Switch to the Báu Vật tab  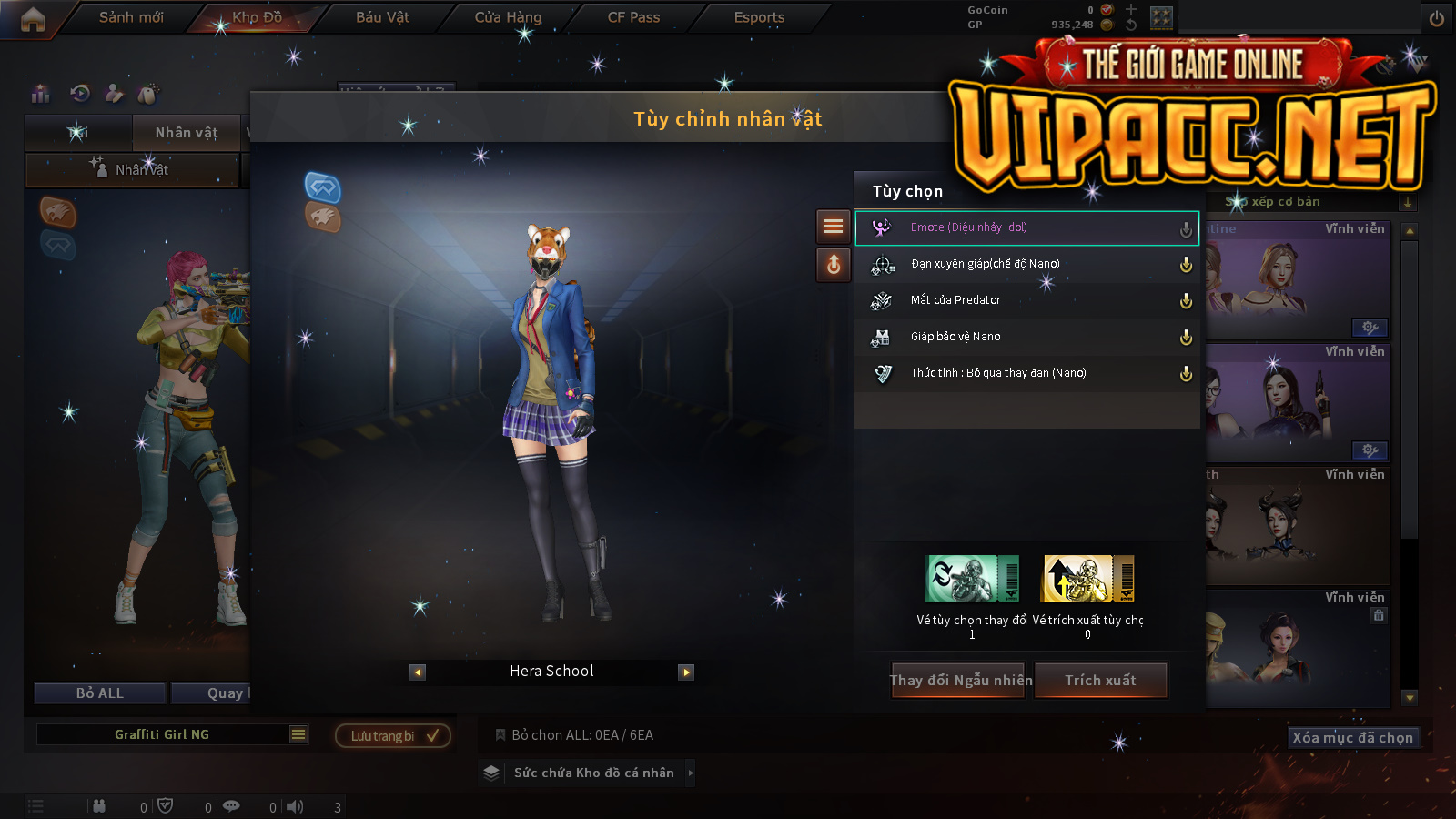[x=382, y=17]
